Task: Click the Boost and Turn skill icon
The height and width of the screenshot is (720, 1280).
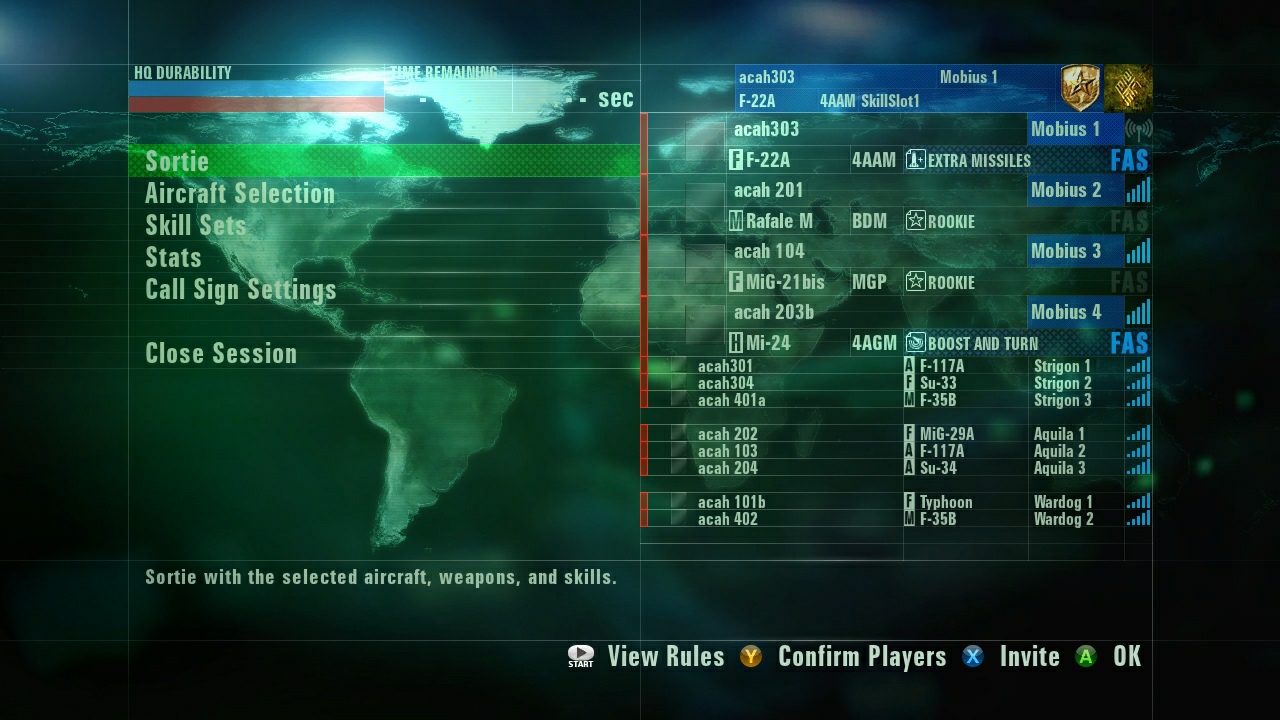Action: coord(916,343)
